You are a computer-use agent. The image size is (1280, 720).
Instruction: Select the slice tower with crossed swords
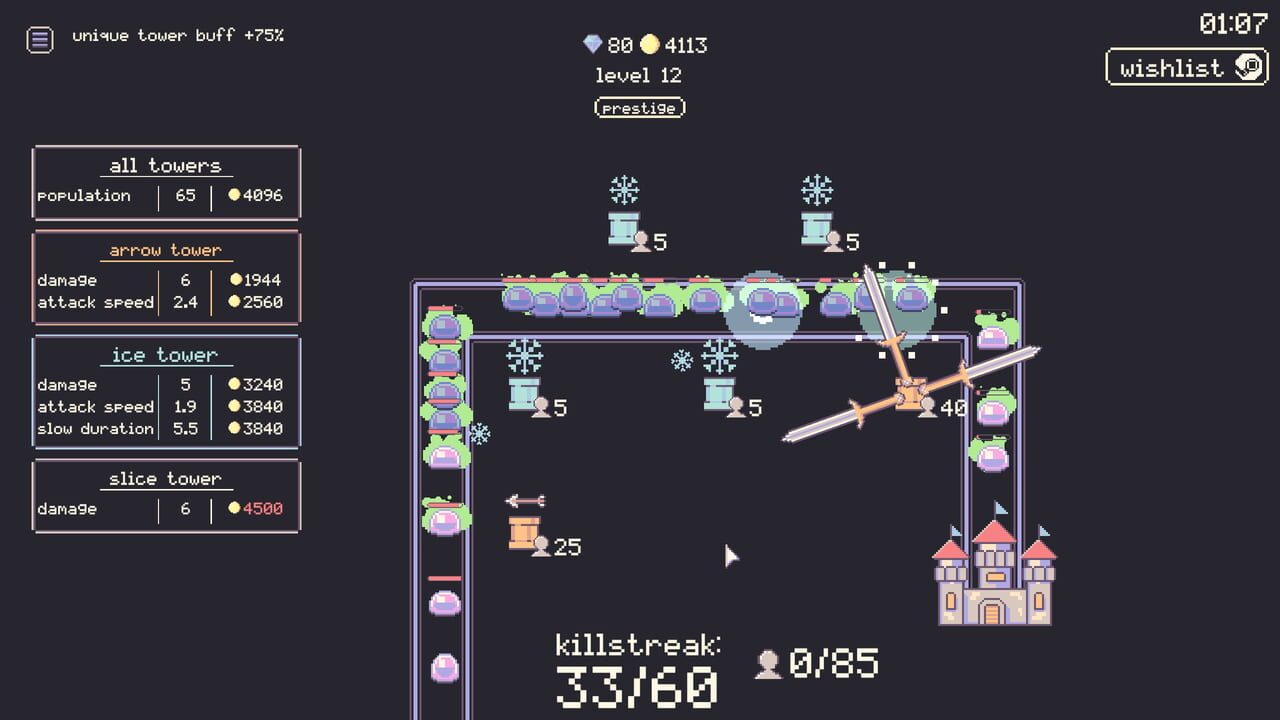(908, 395)
